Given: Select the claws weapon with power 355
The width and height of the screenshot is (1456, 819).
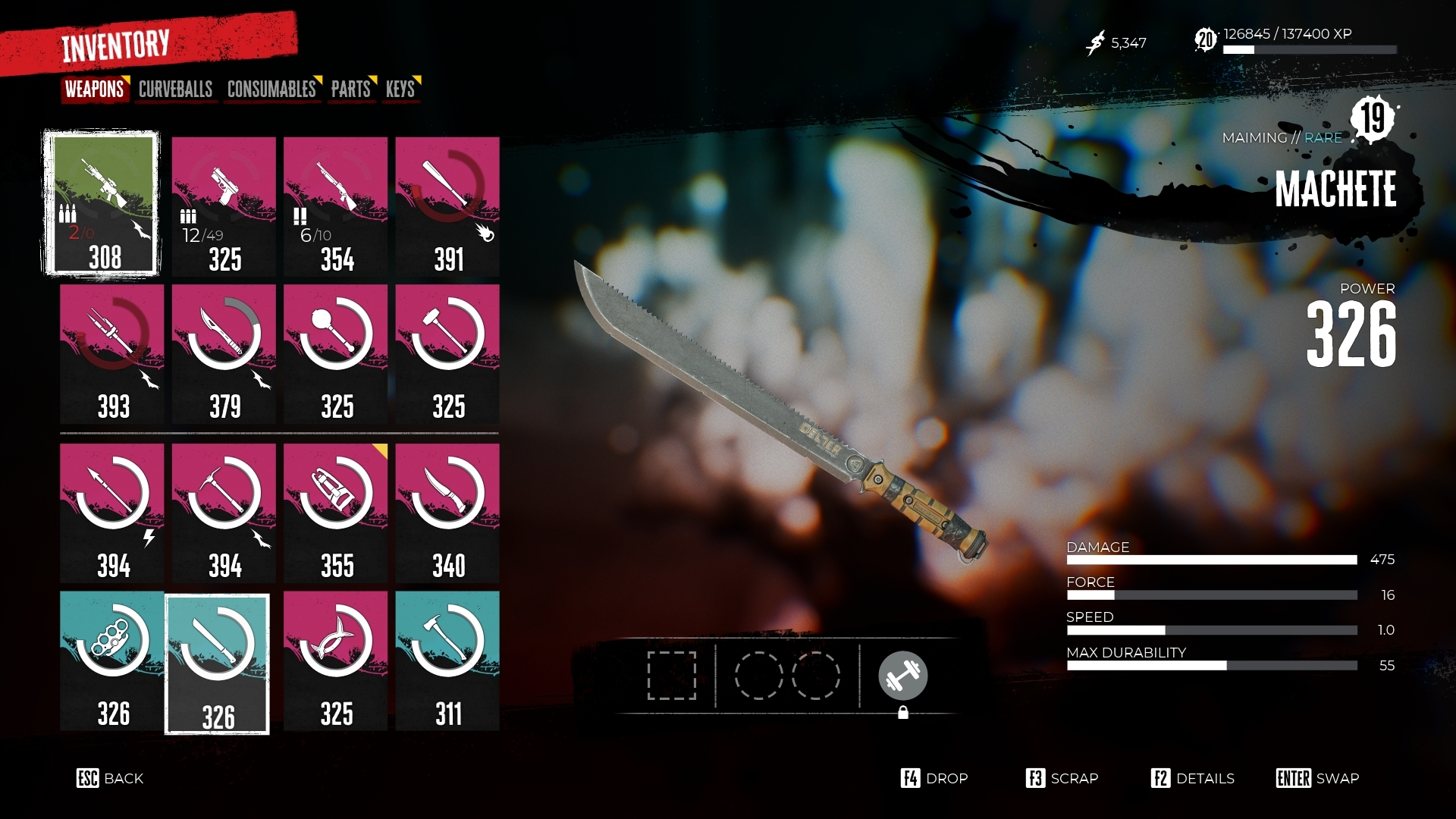Looking at the screenshot, I should point(335,513).
